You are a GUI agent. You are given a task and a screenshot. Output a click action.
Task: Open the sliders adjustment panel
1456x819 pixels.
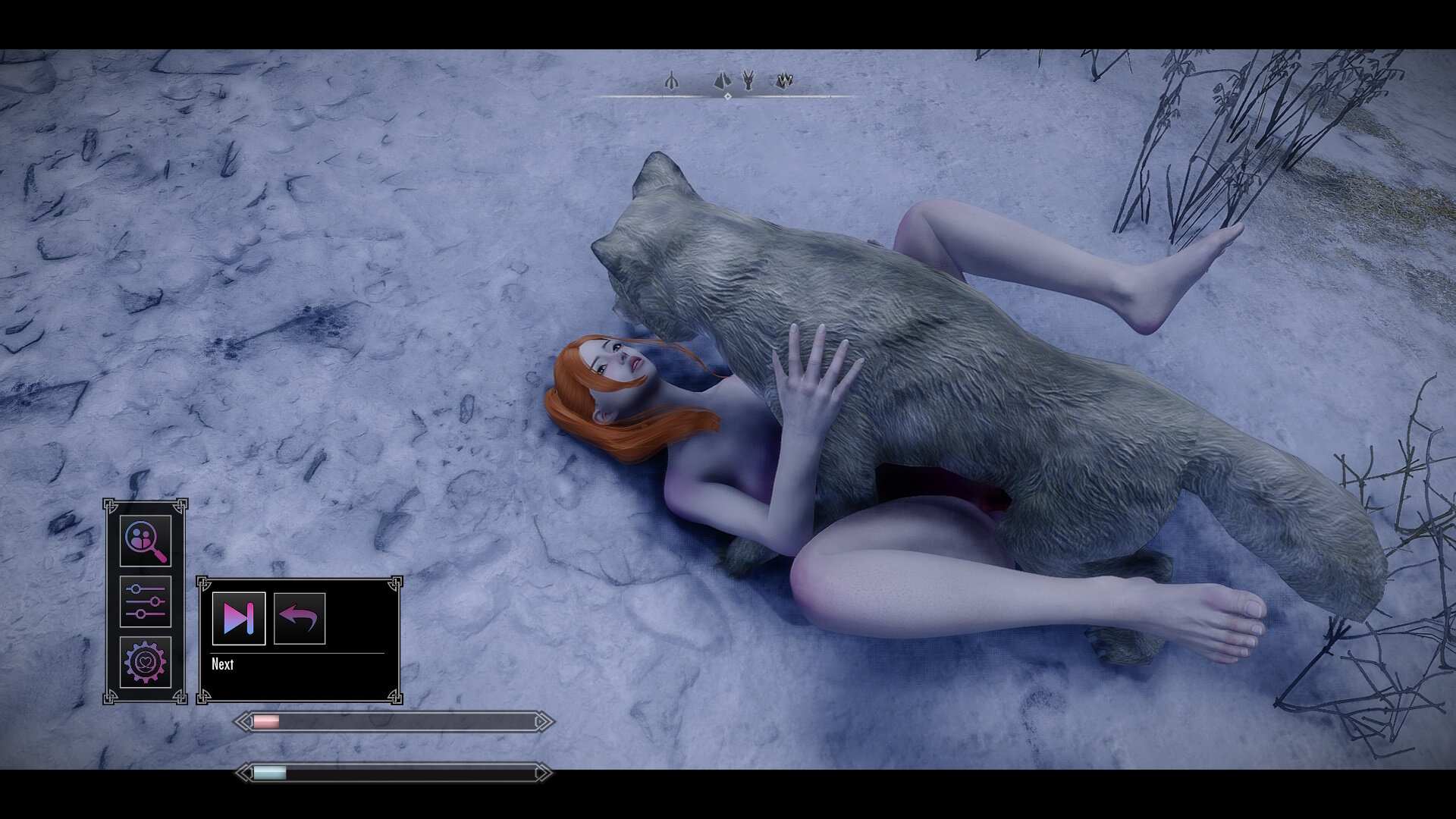pyautogui.click(x=146, y=601)
